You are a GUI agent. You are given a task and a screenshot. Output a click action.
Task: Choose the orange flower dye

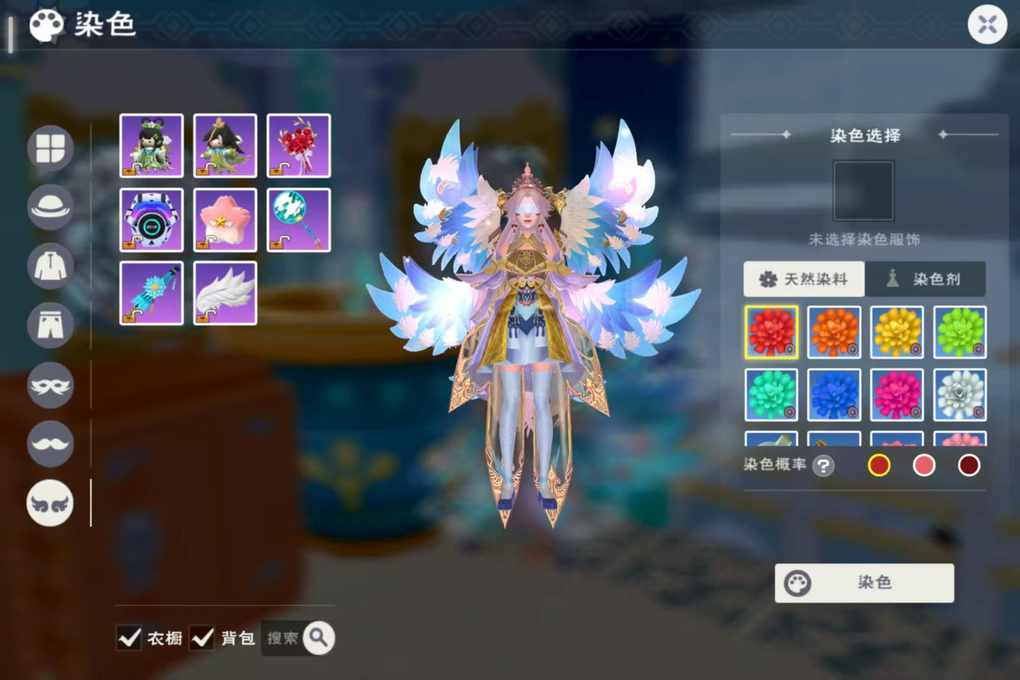point(834,332)
